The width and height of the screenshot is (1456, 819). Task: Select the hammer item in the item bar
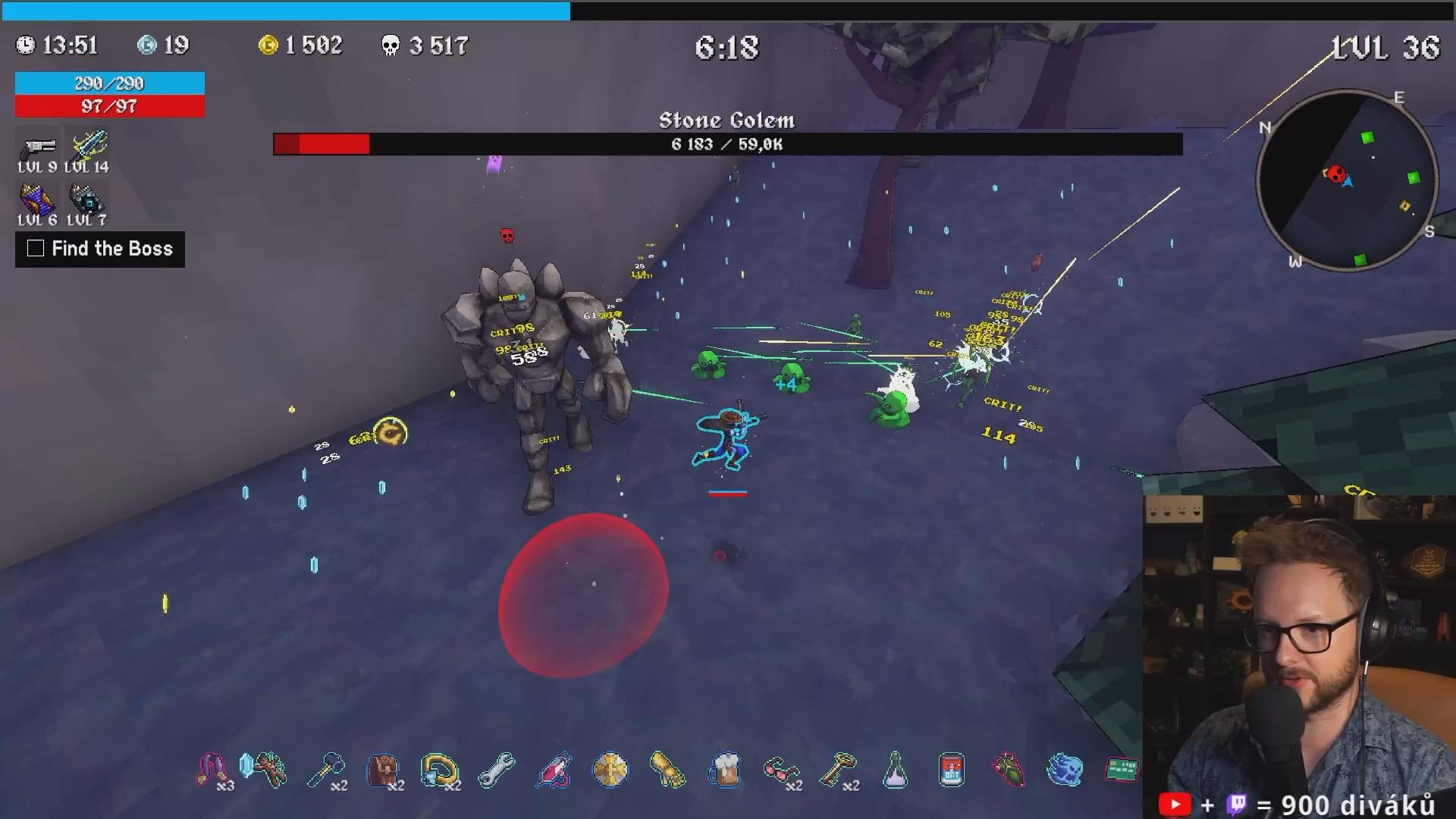(326, 770)
